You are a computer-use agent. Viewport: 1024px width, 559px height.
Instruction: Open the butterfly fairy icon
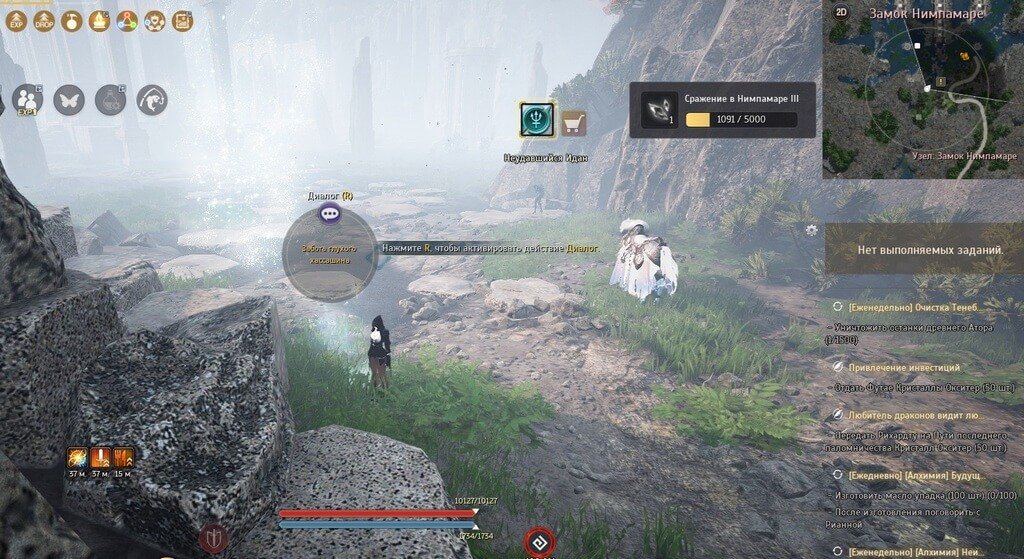[69, 100]
